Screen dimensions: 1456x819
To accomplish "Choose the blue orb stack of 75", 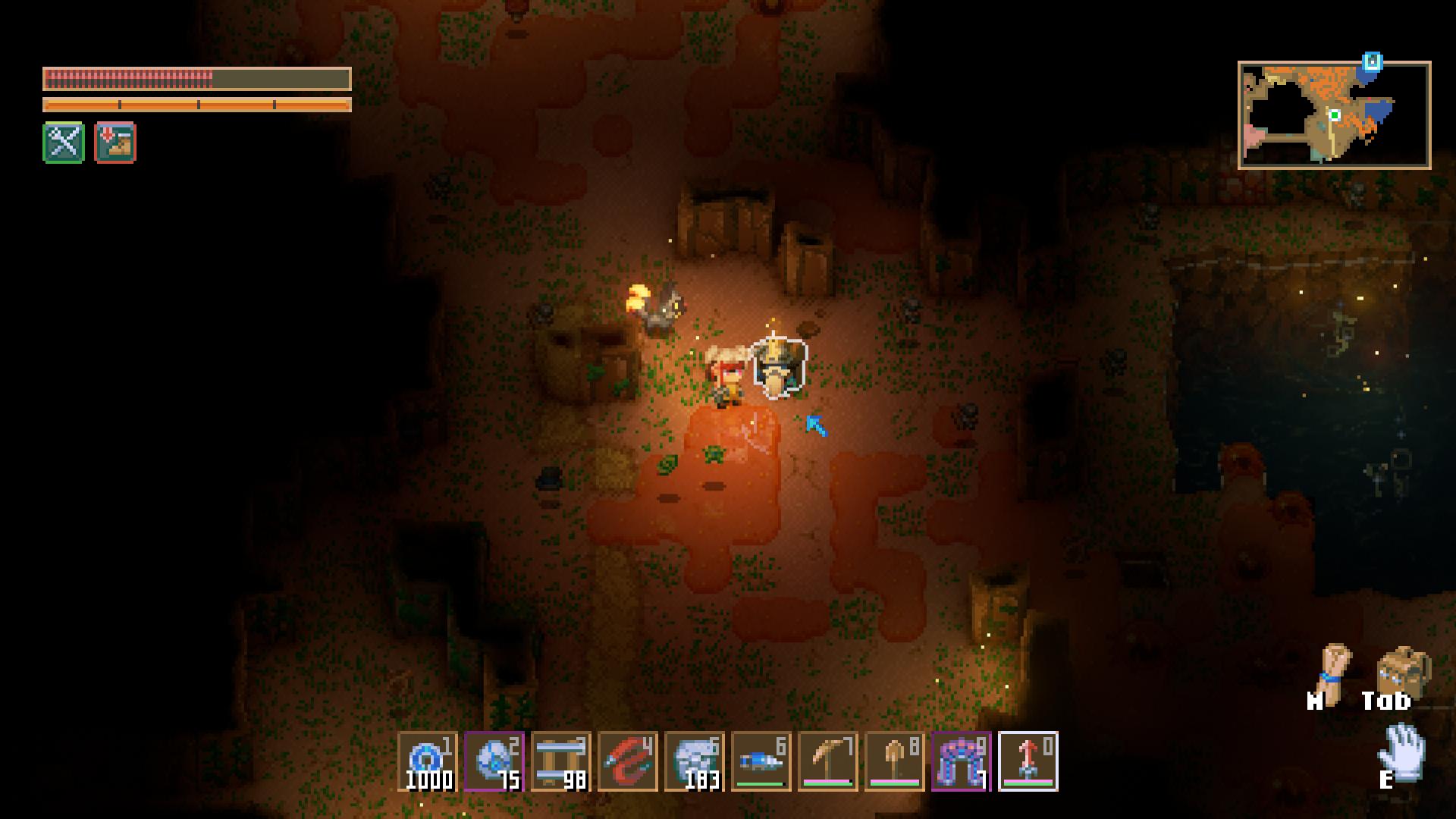I will click(x=494, y=761).
